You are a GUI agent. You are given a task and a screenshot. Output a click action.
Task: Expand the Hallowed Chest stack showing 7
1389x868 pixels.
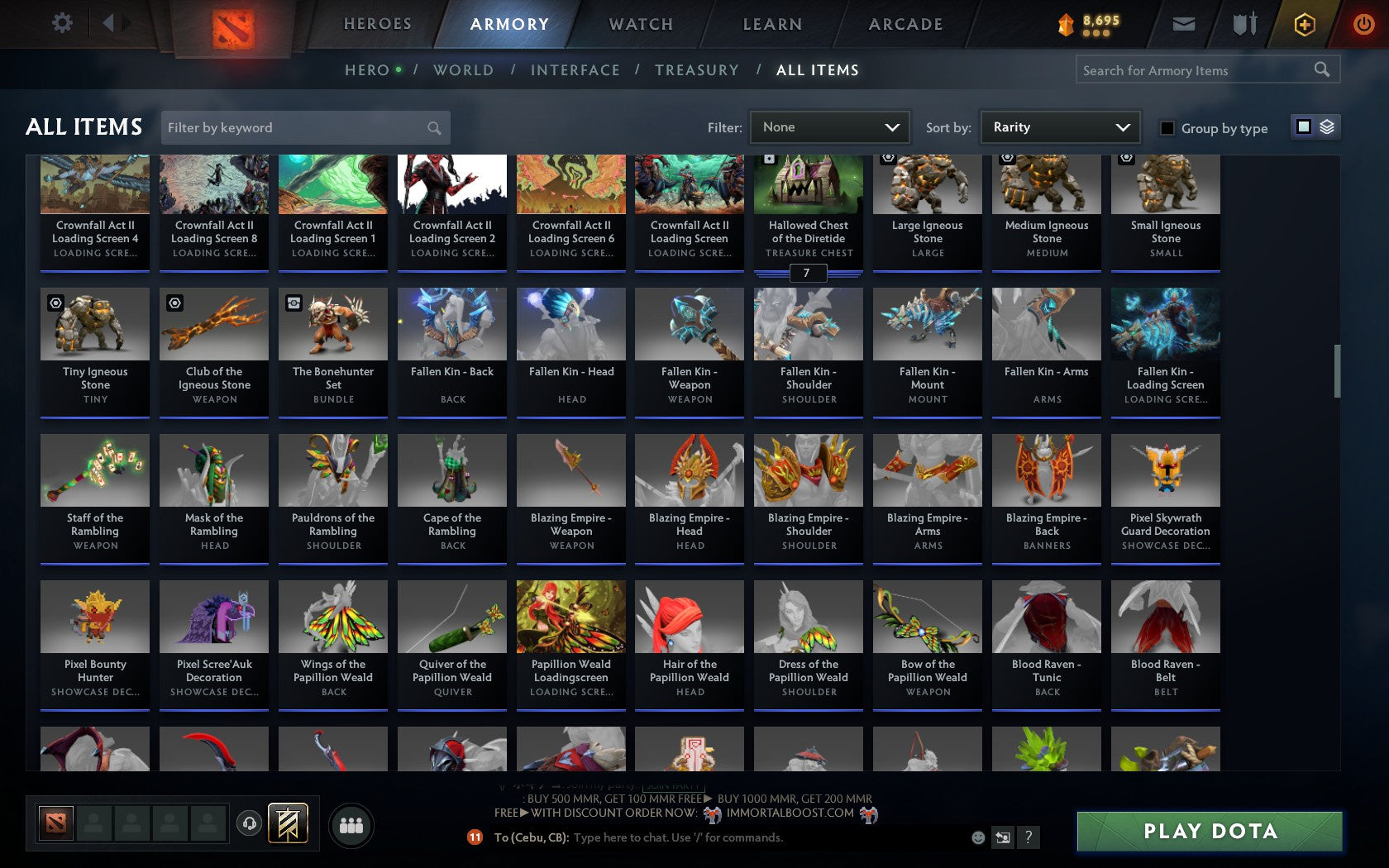tap(808, 273)
